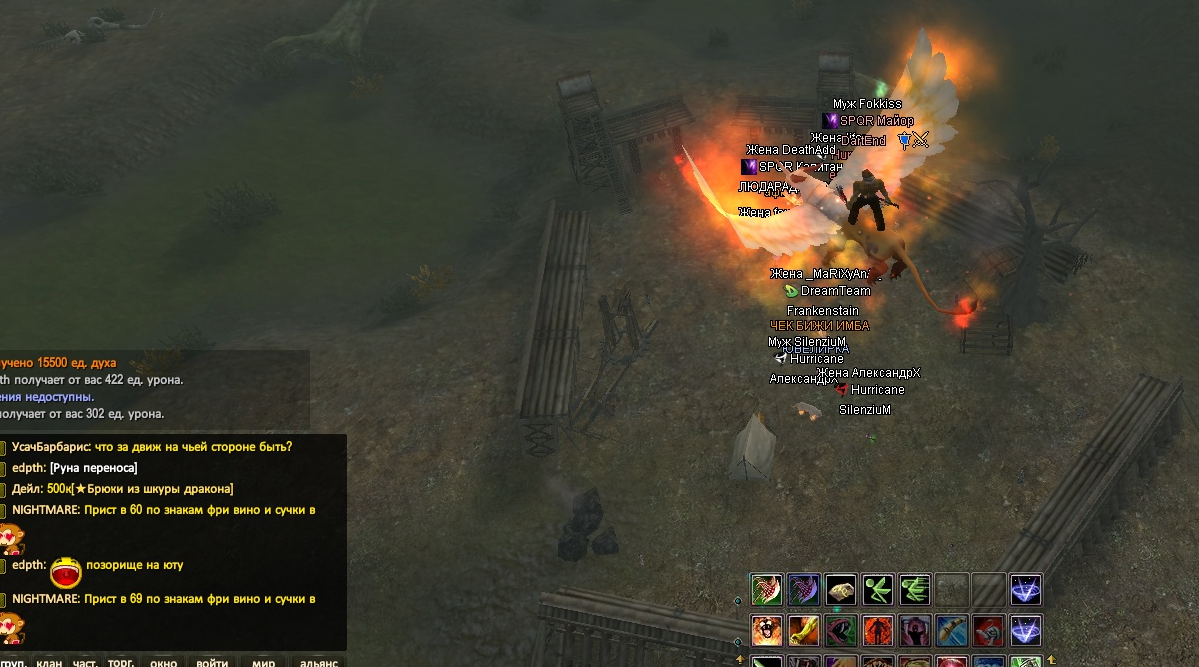This screenshot has height=667, width=1199.
Task: Use the roaring tiger face skill
Action: click(x=767, y=630)
